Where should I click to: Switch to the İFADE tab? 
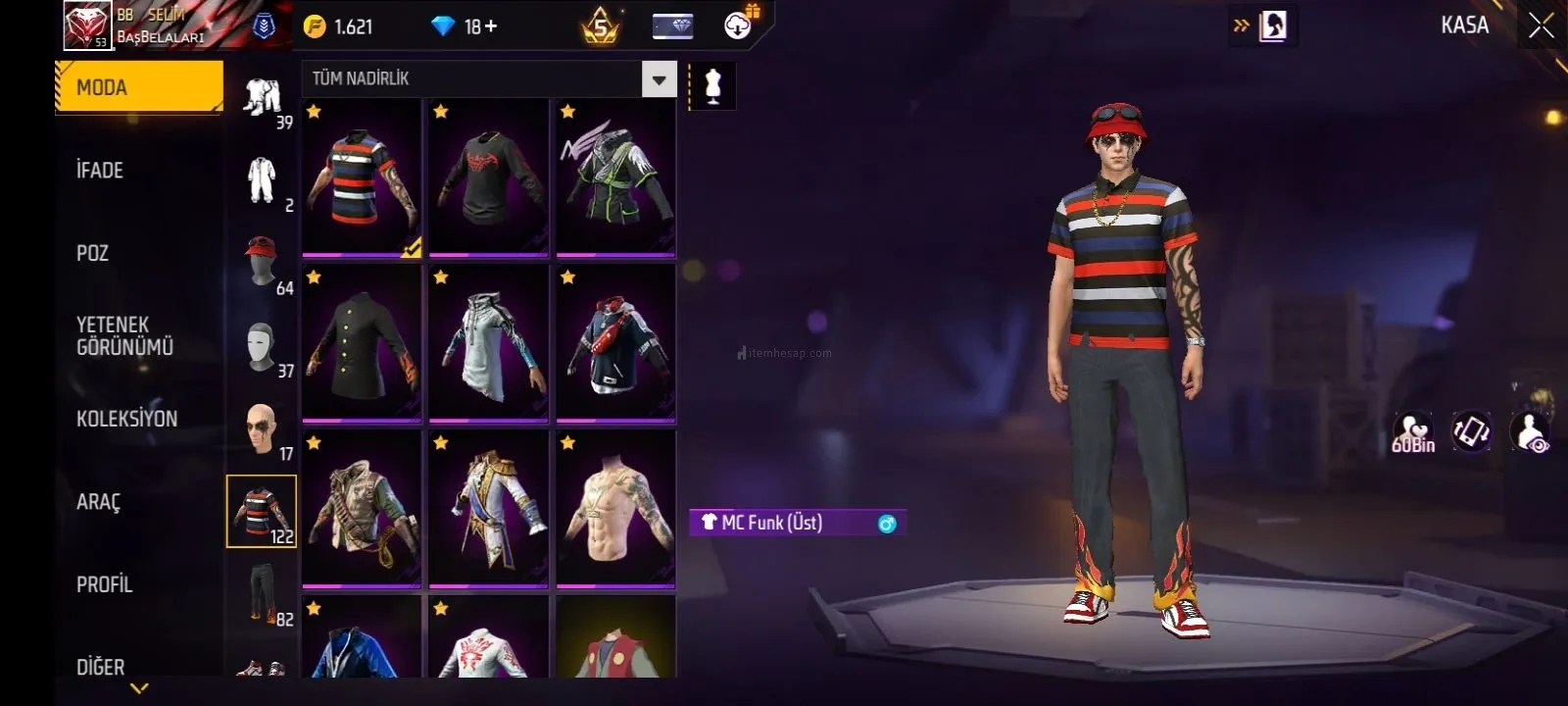coord(100,171)
